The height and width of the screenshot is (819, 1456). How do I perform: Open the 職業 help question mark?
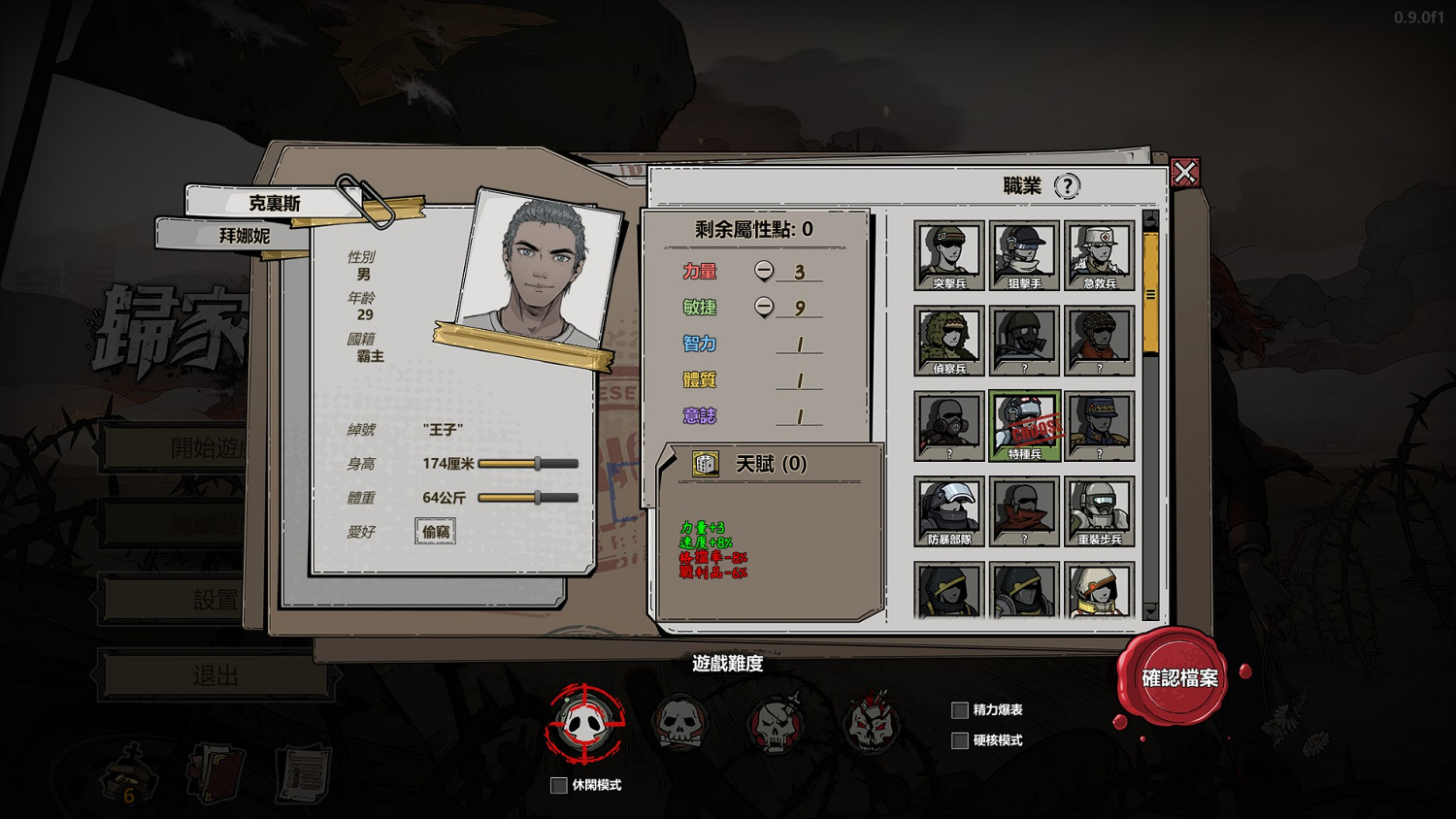coord(1068,186)
